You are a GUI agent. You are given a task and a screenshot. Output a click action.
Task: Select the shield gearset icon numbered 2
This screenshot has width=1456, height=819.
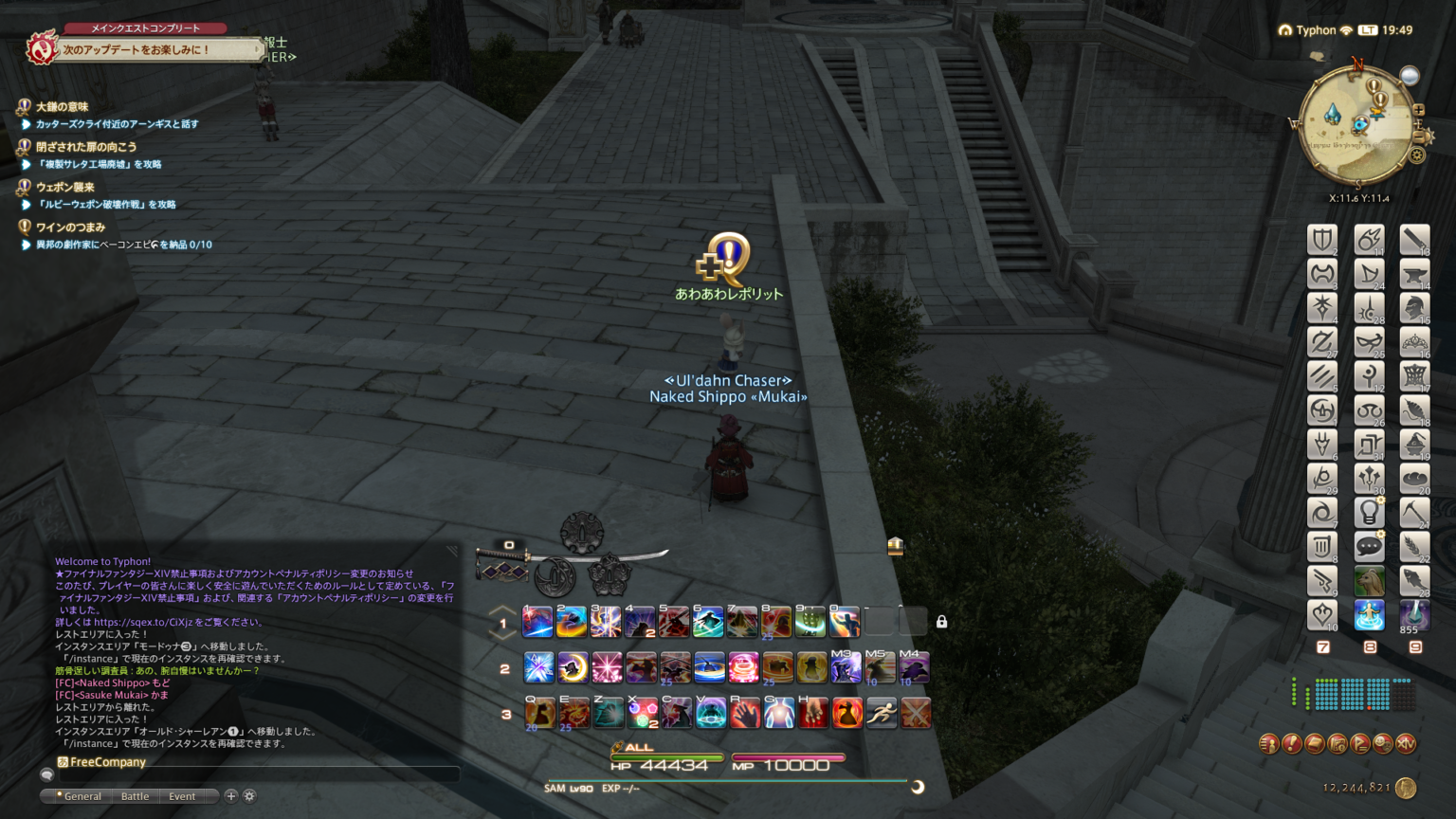tap(1322, 240)
